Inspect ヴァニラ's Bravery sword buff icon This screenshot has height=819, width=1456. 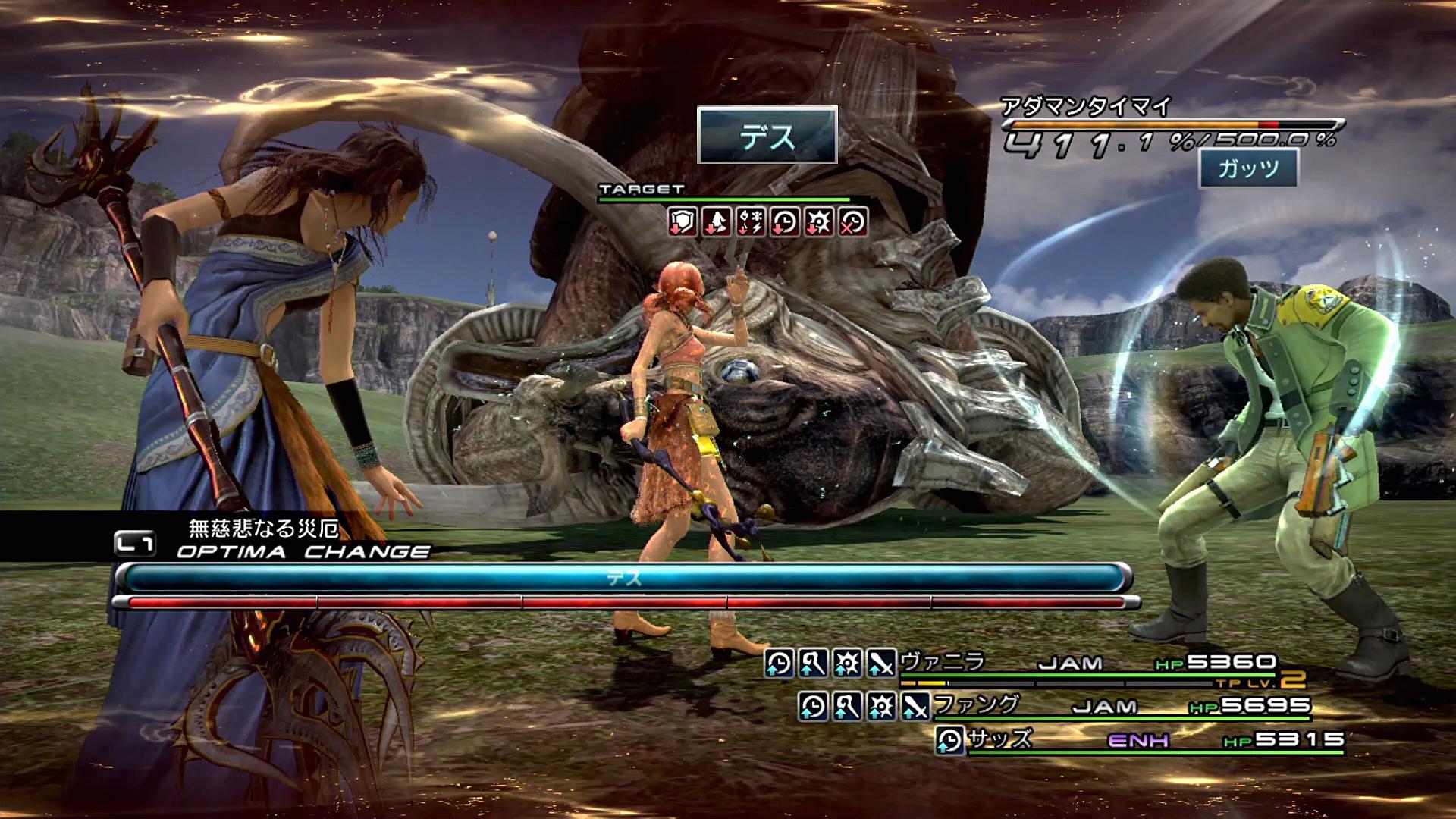pyautogui.click(x=881, y=664)
